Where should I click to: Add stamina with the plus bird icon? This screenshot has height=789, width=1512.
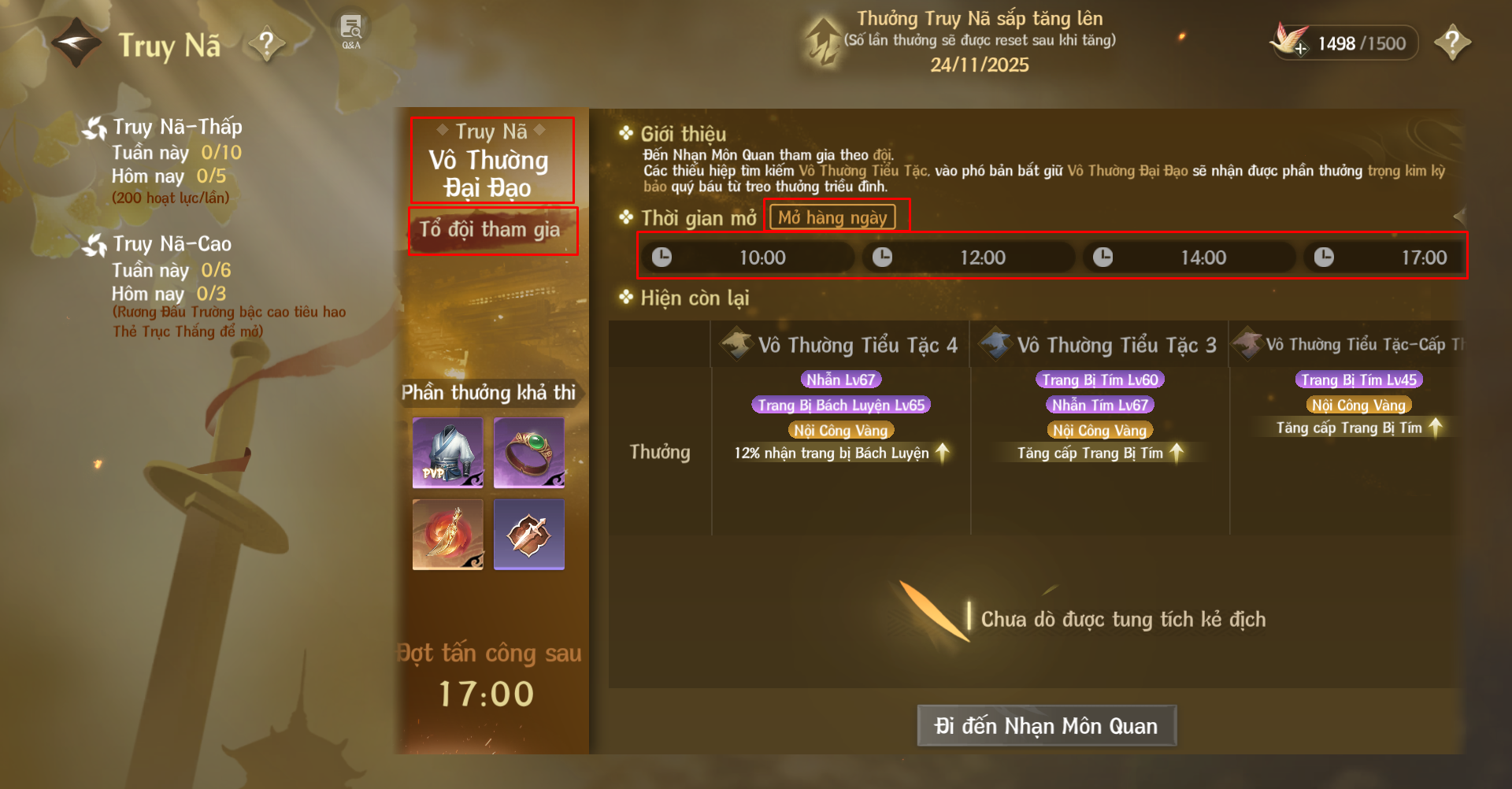pos(1290,41)
